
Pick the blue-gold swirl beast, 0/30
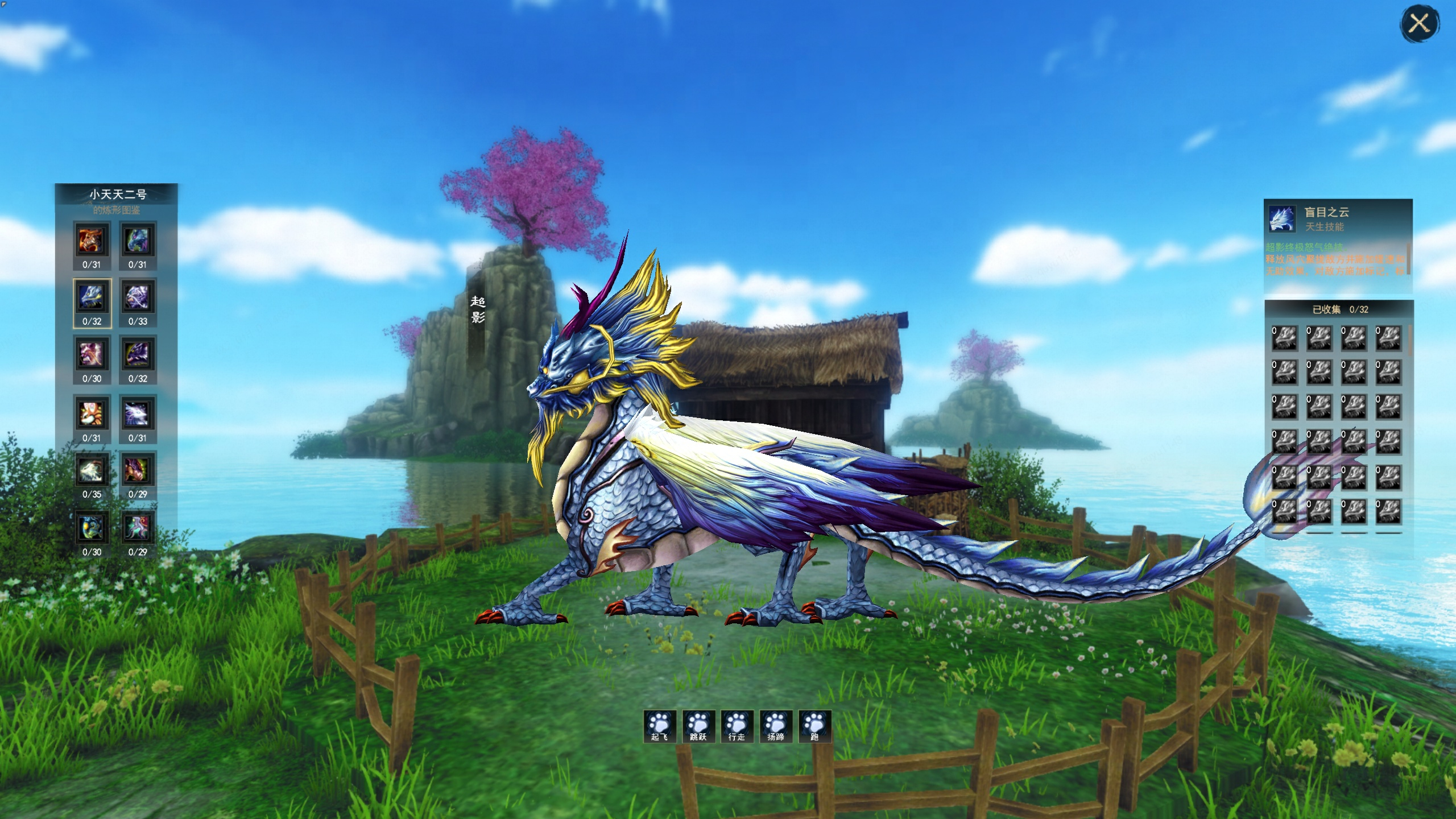tap(92, 528)
